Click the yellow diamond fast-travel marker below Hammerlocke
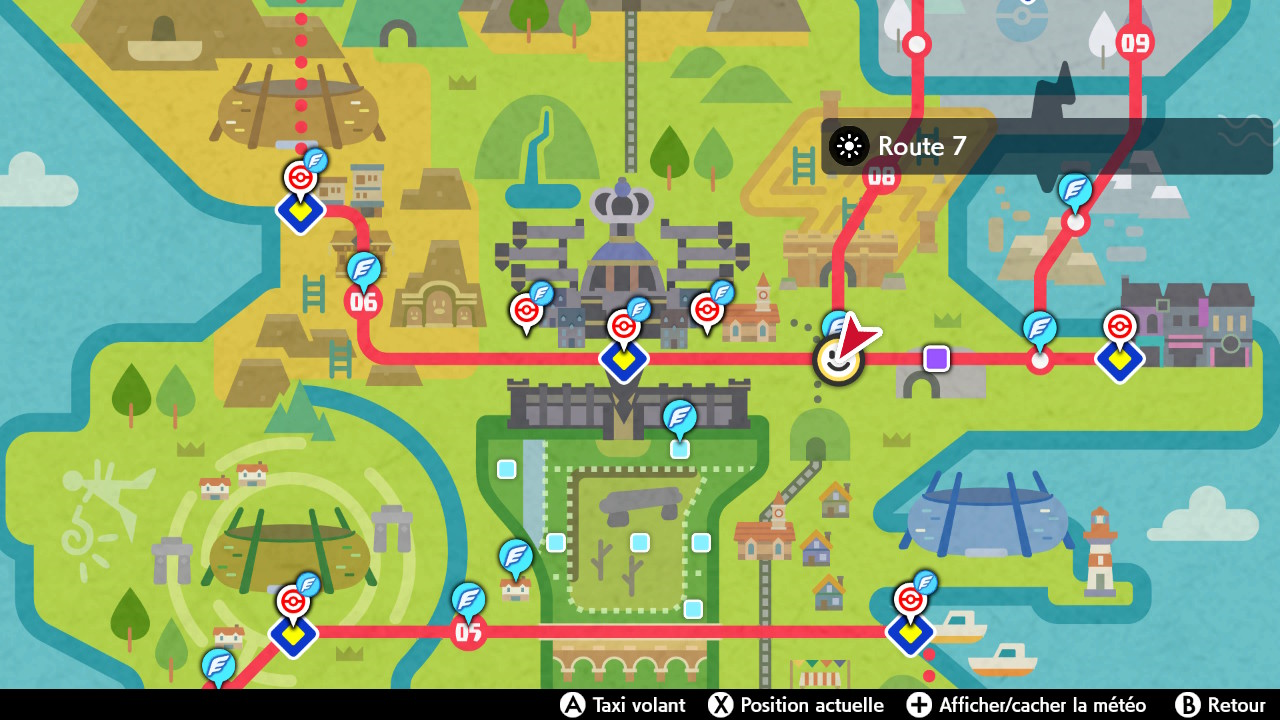Image resolution: width=1280 pixels, height=720 pixels. click(624, 362)
